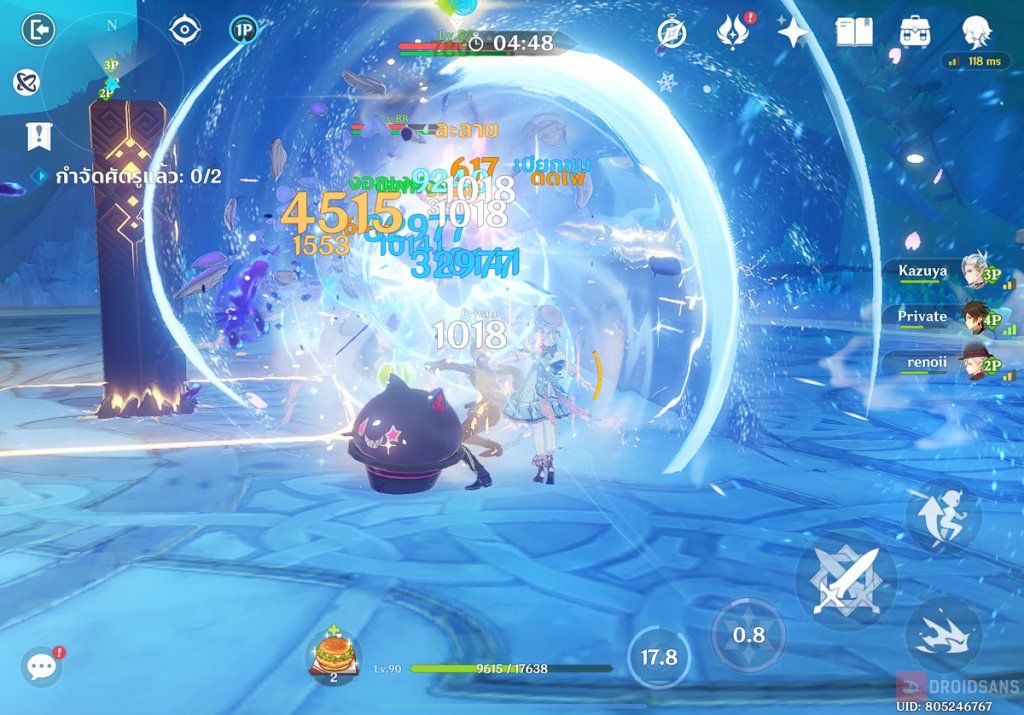1024x715 pixels.
Task: Open the chat speech bubble
Action: click(42, 666)
